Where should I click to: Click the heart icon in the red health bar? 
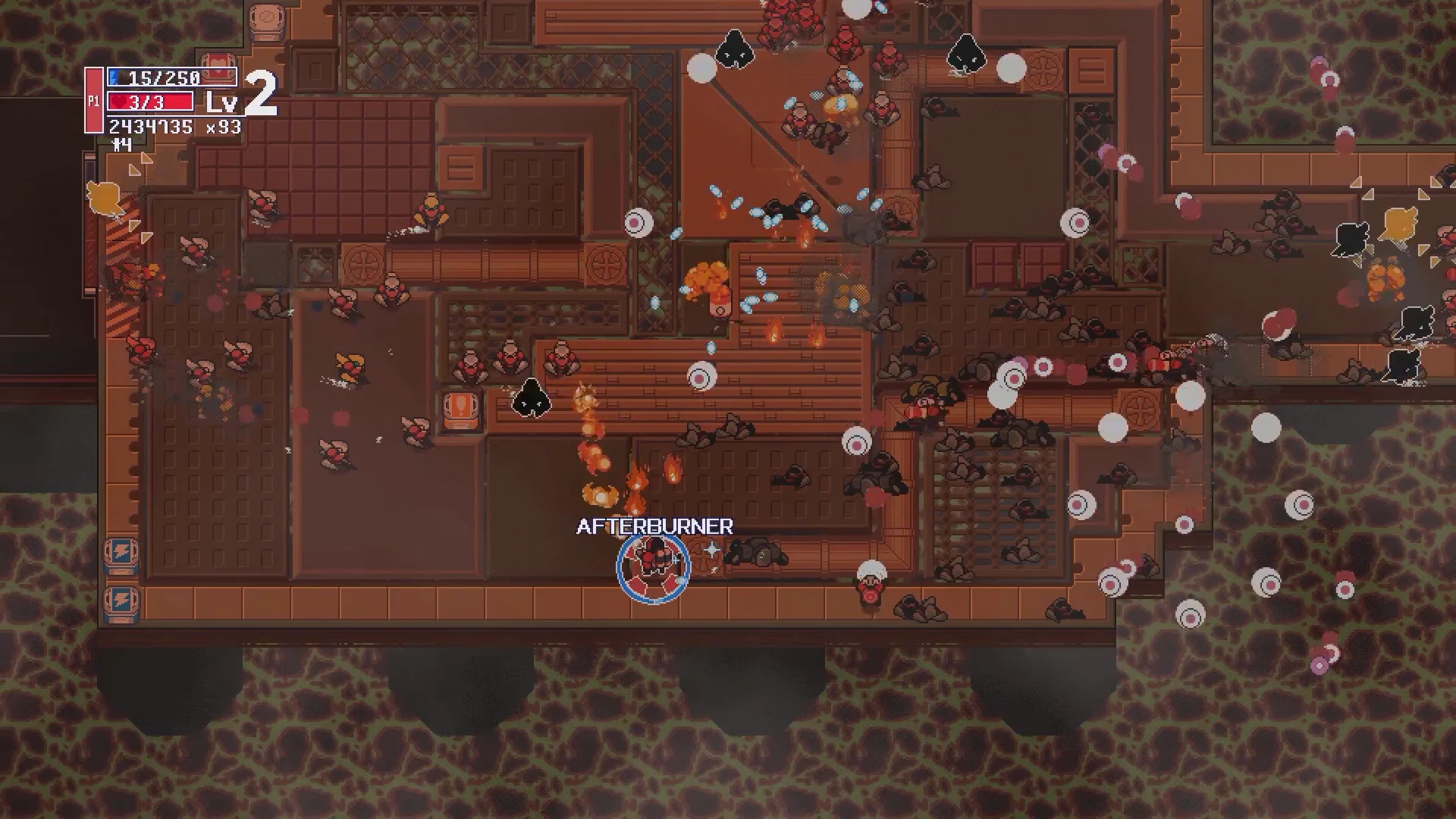(x=118, y=101)
